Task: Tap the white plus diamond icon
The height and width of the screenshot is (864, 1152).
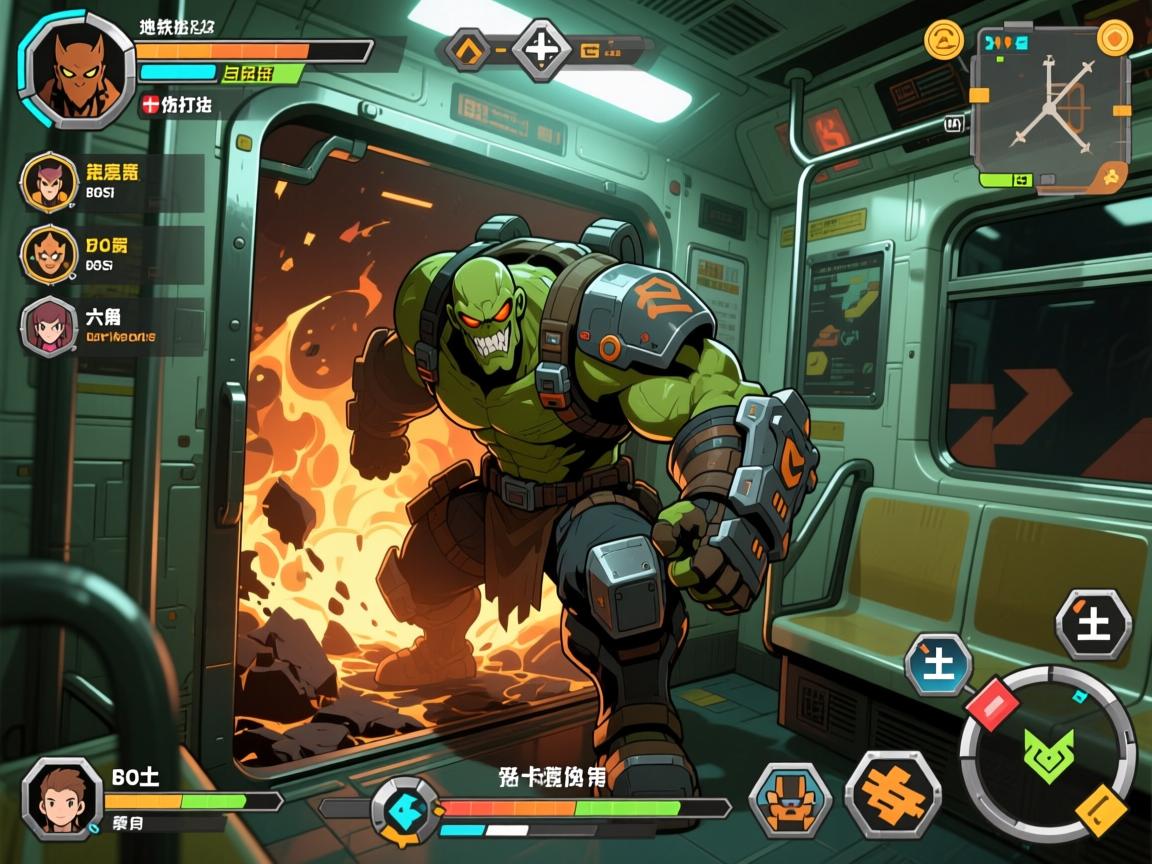Action: [x=541, y=48]
